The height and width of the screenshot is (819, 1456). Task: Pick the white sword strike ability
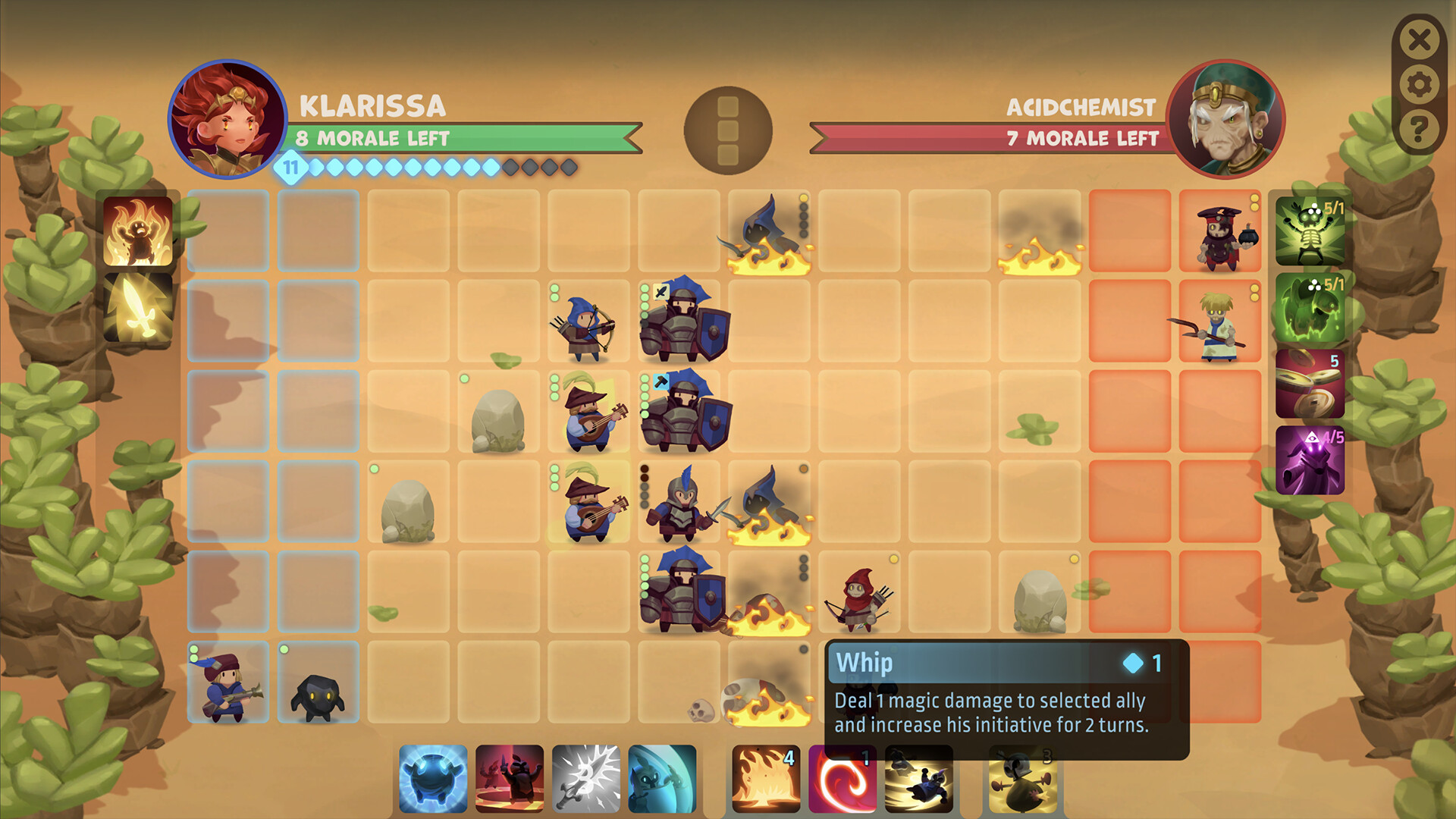pyautogui.click(x=587, y=777)
